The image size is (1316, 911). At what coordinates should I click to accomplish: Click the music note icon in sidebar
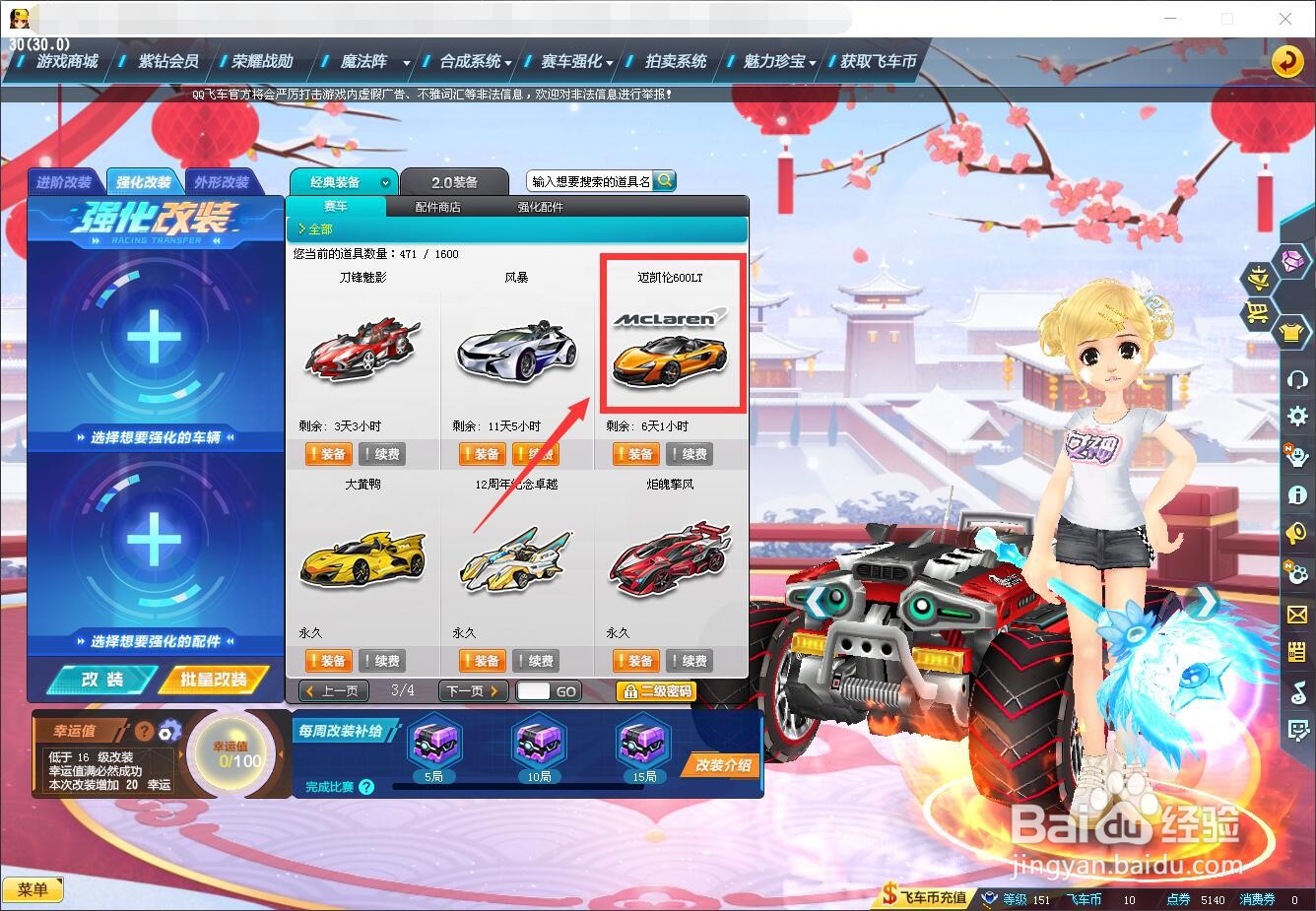point(1295,691)
